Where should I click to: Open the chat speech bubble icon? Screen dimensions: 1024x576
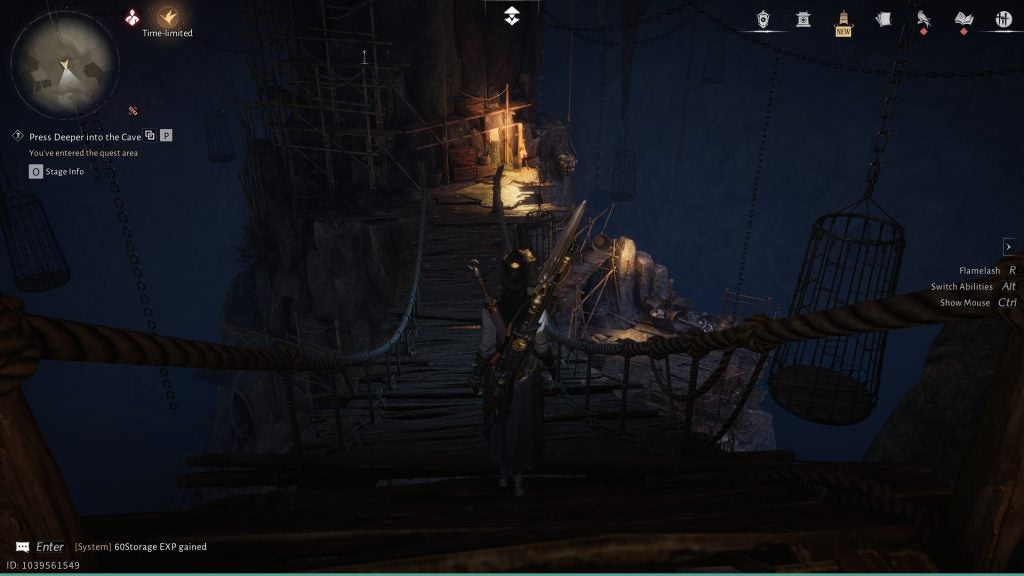(23, 547)
